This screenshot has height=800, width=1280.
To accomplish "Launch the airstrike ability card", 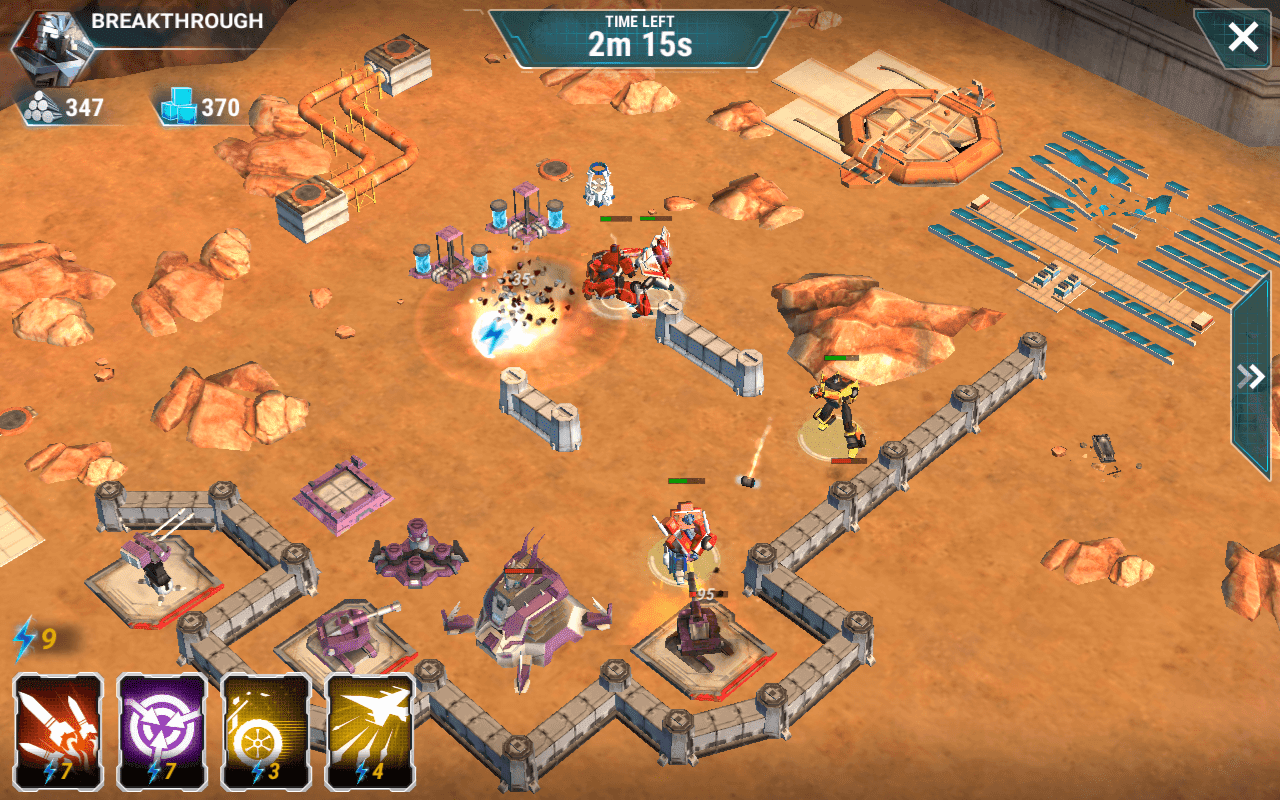I will pos(367,735).
